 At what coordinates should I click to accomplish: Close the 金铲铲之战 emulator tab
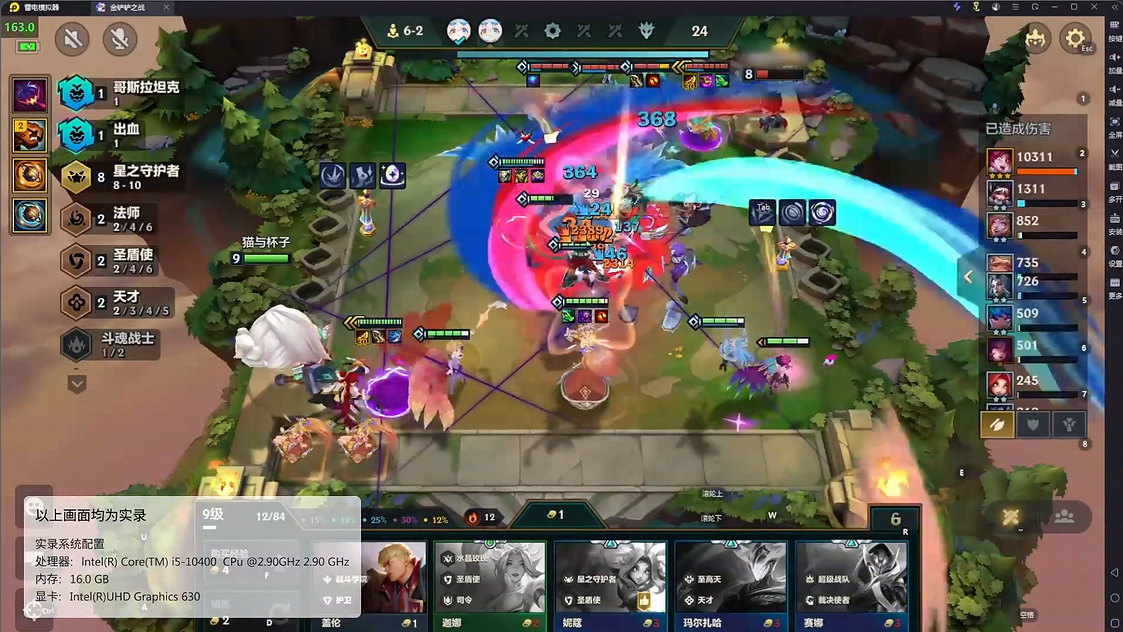[x=164, y=7]
